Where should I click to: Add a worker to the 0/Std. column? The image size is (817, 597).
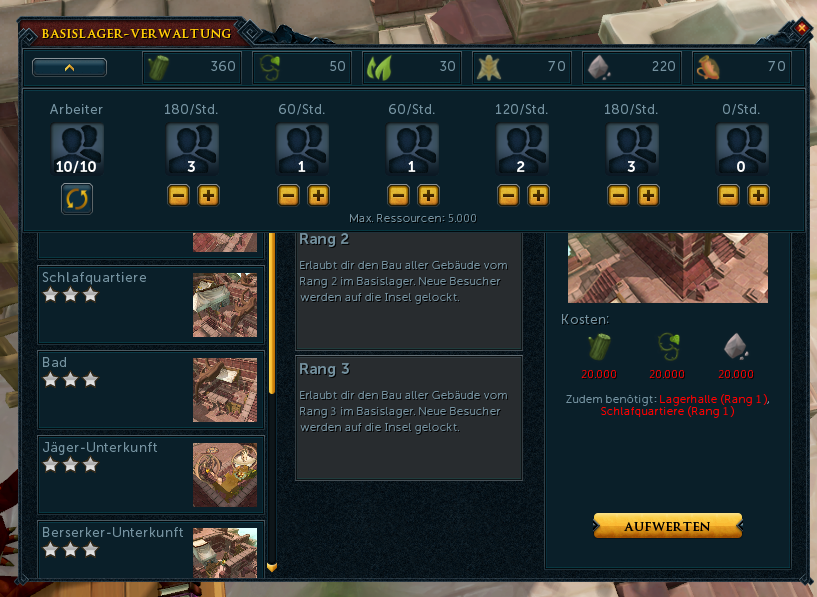758,195
